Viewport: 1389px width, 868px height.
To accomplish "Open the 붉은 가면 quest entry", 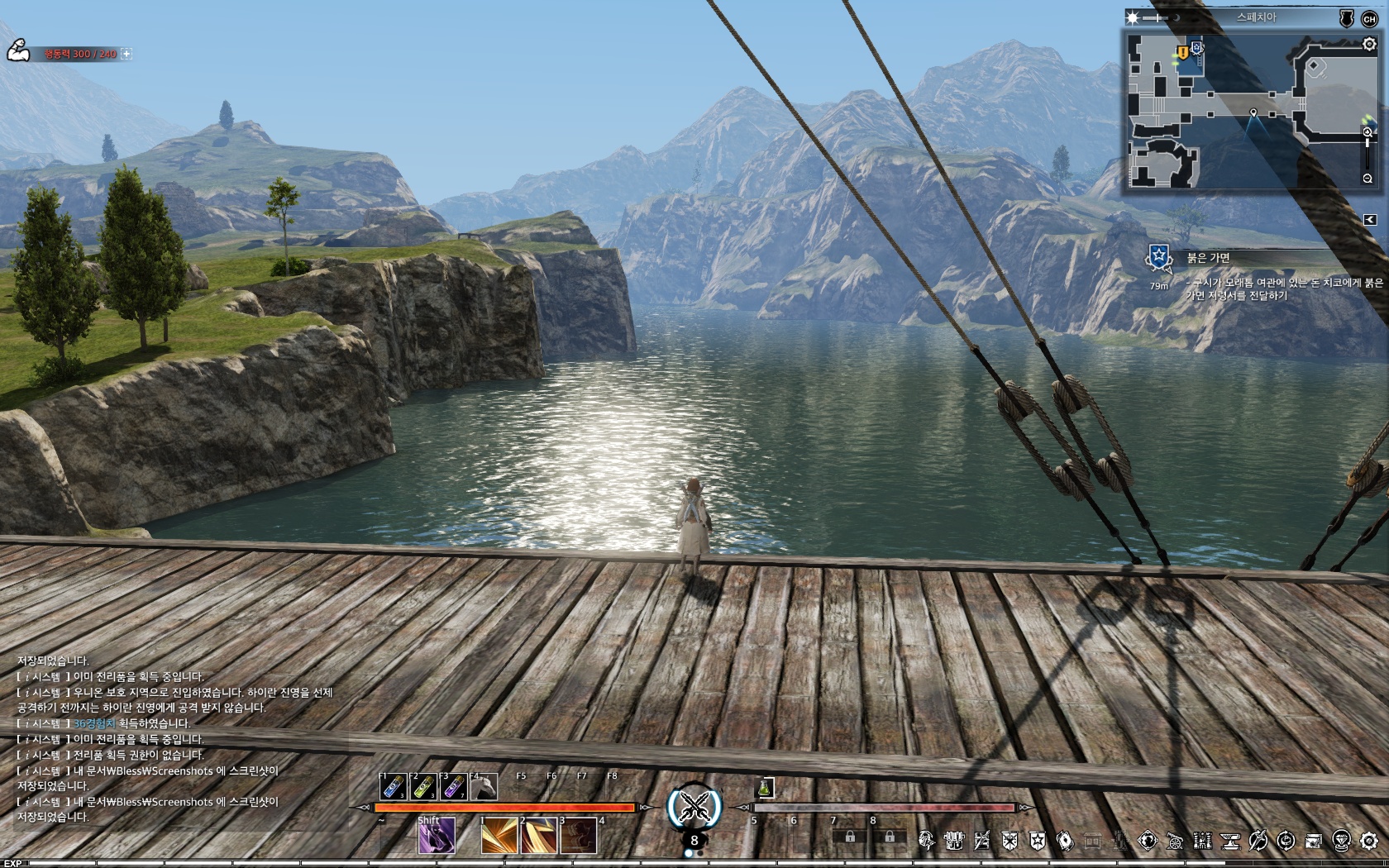I will point(1209,258).
